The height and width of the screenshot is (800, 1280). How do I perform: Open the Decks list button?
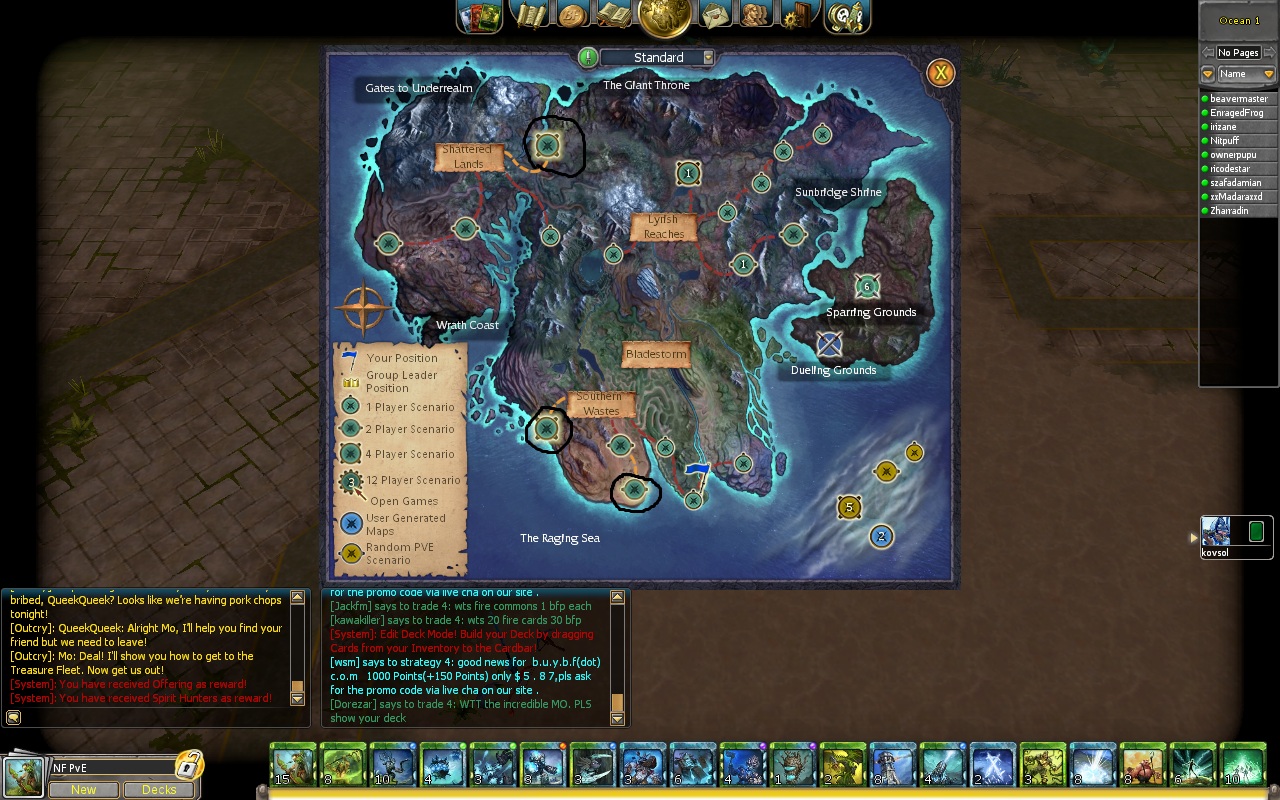pyautogui.click(x=159, y=790)
